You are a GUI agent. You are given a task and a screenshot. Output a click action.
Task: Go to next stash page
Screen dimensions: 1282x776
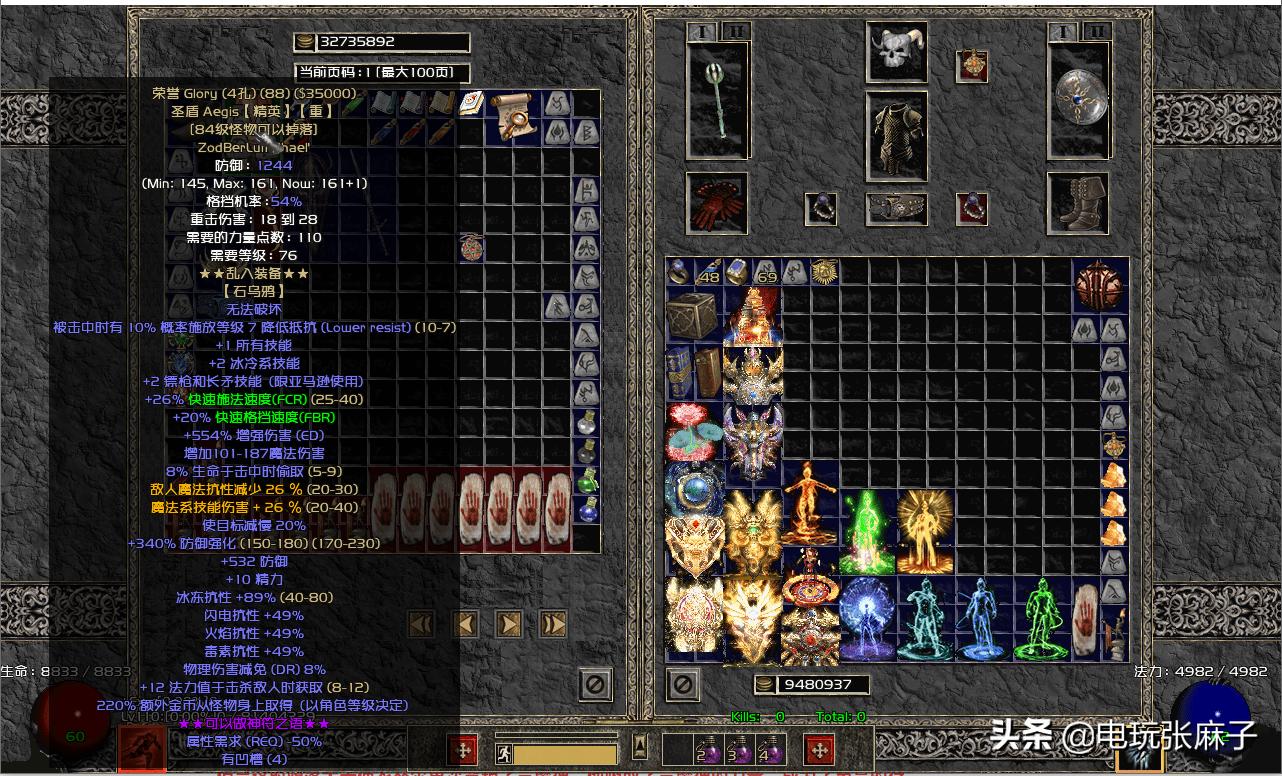coord(509,625)
